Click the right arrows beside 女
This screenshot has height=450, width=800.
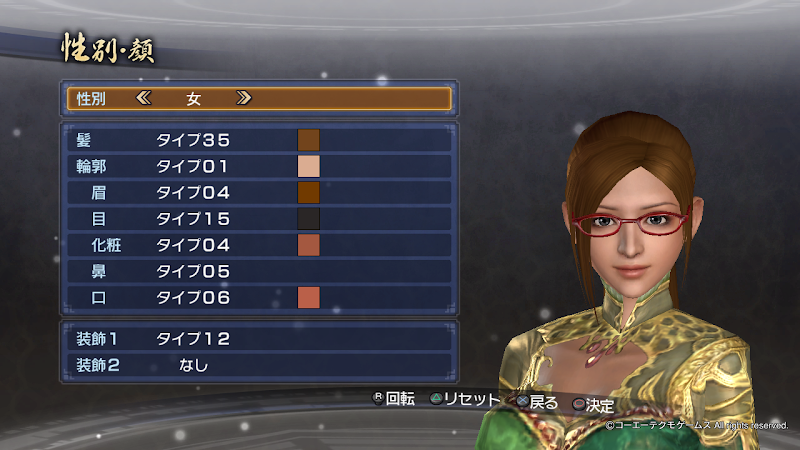243,98
